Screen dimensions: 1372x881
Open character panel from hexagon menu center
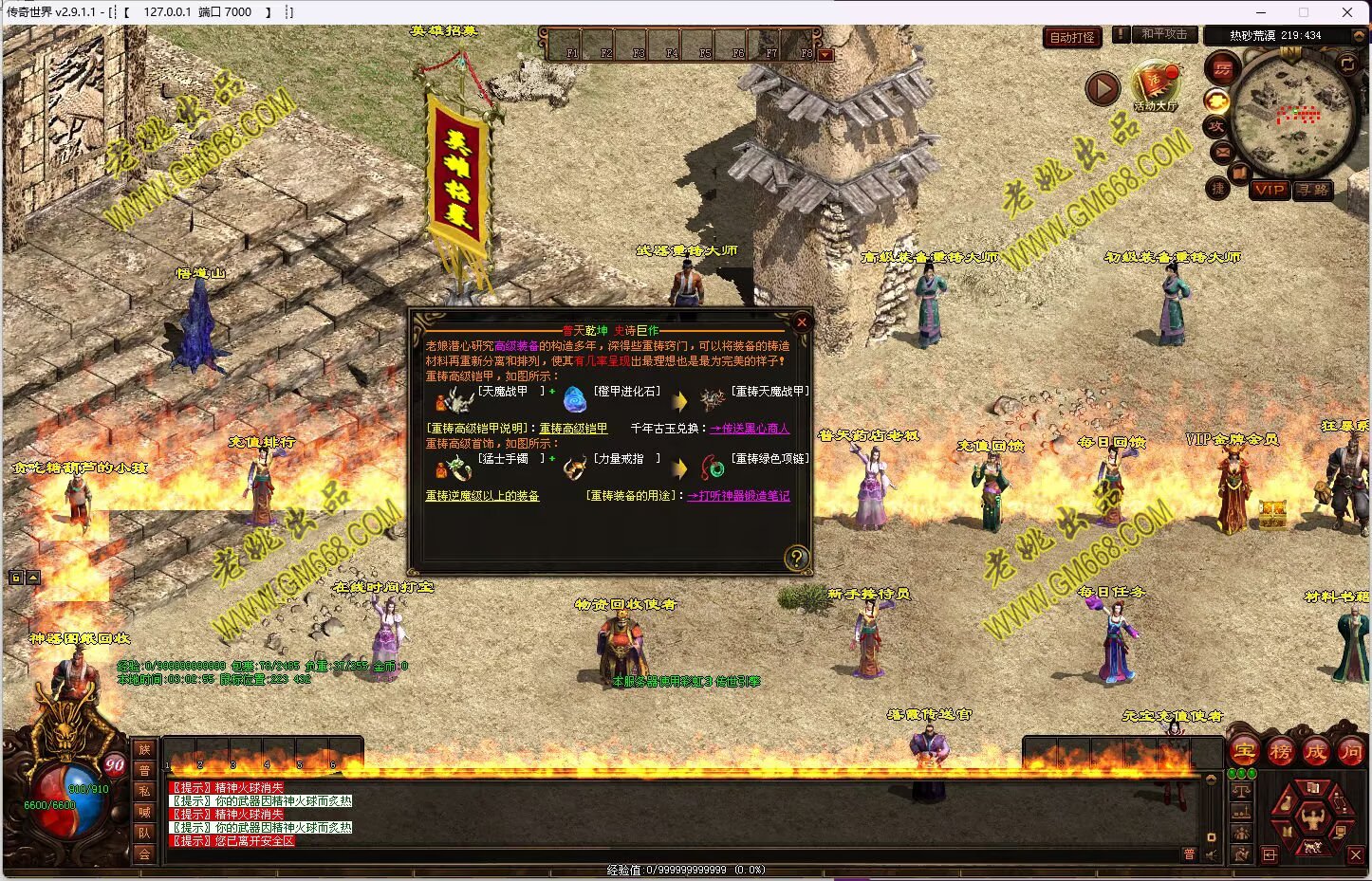pyautogui.click(x=1312, y=816)
